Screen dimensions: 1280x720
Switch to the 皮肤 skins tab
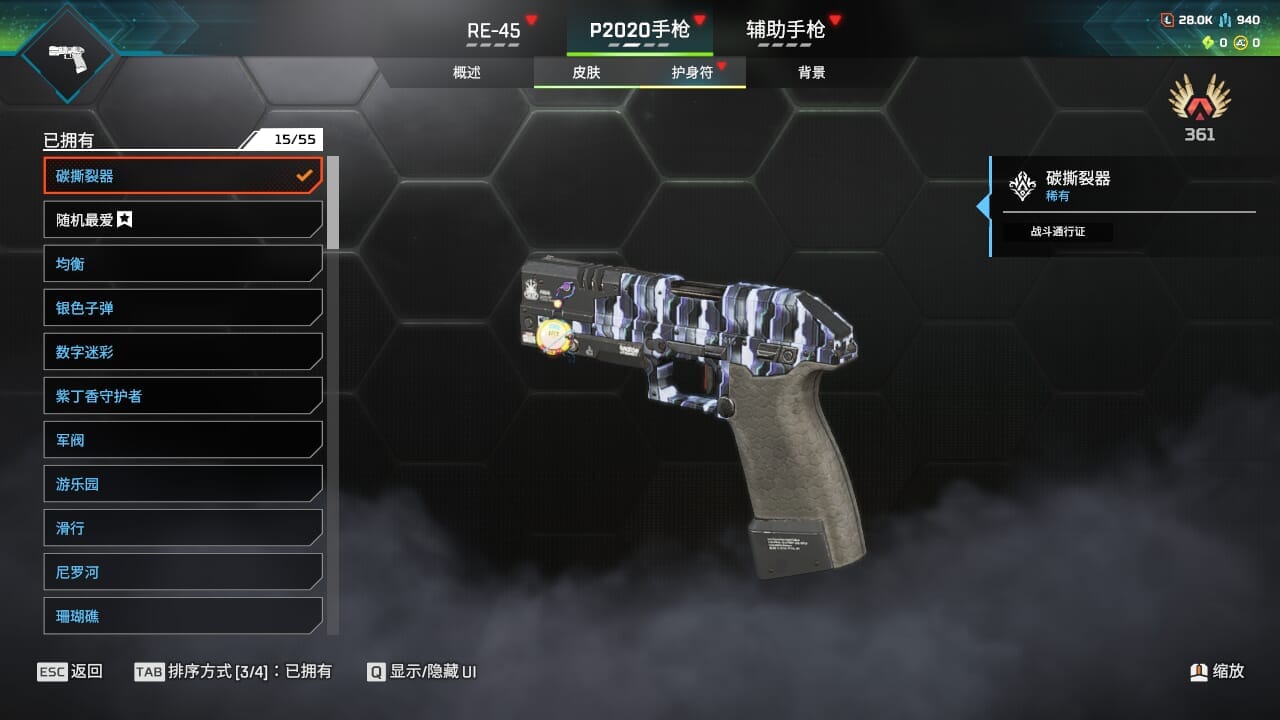[x=586, y=72]
